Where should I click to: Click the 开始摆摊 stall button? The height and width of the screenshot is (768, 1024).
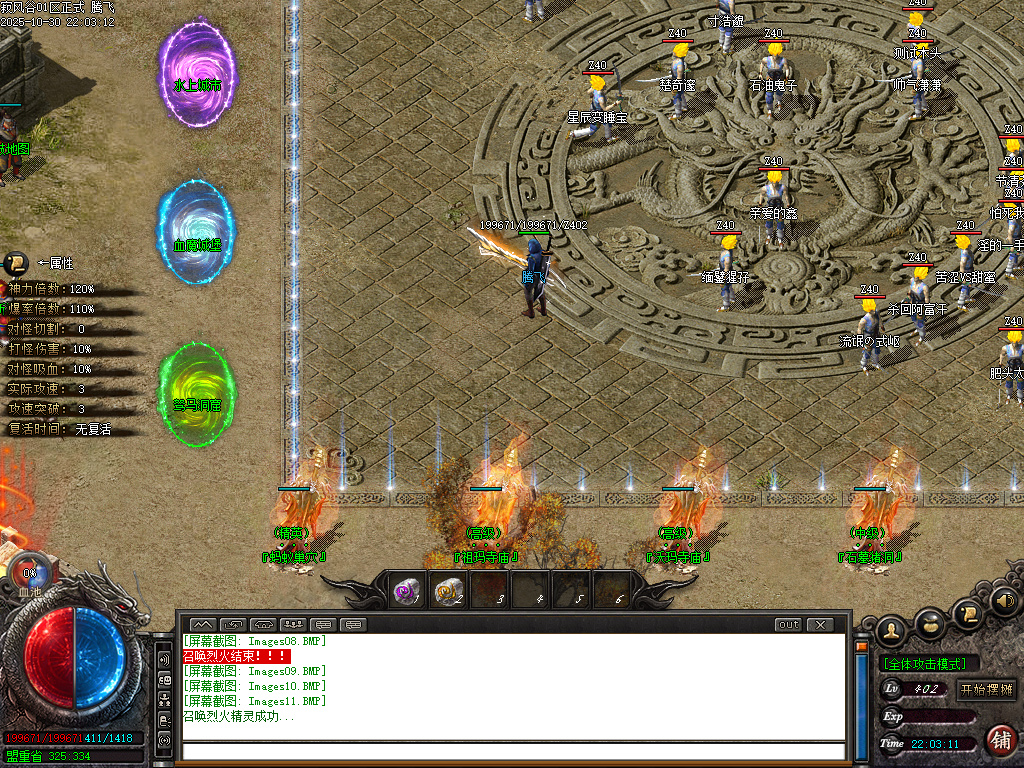pos(987,689)
